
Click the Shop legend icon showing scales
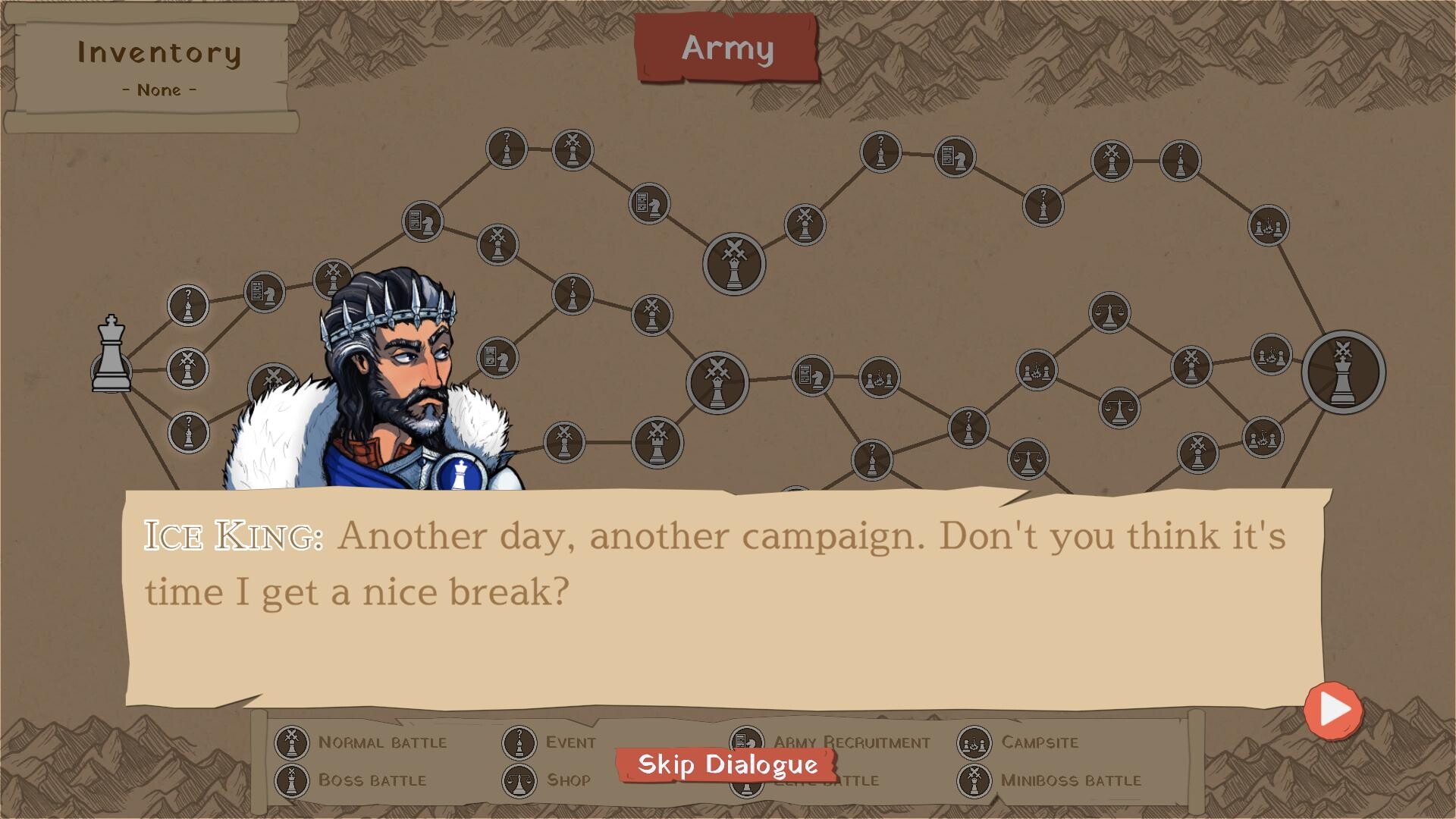[519, 780]
